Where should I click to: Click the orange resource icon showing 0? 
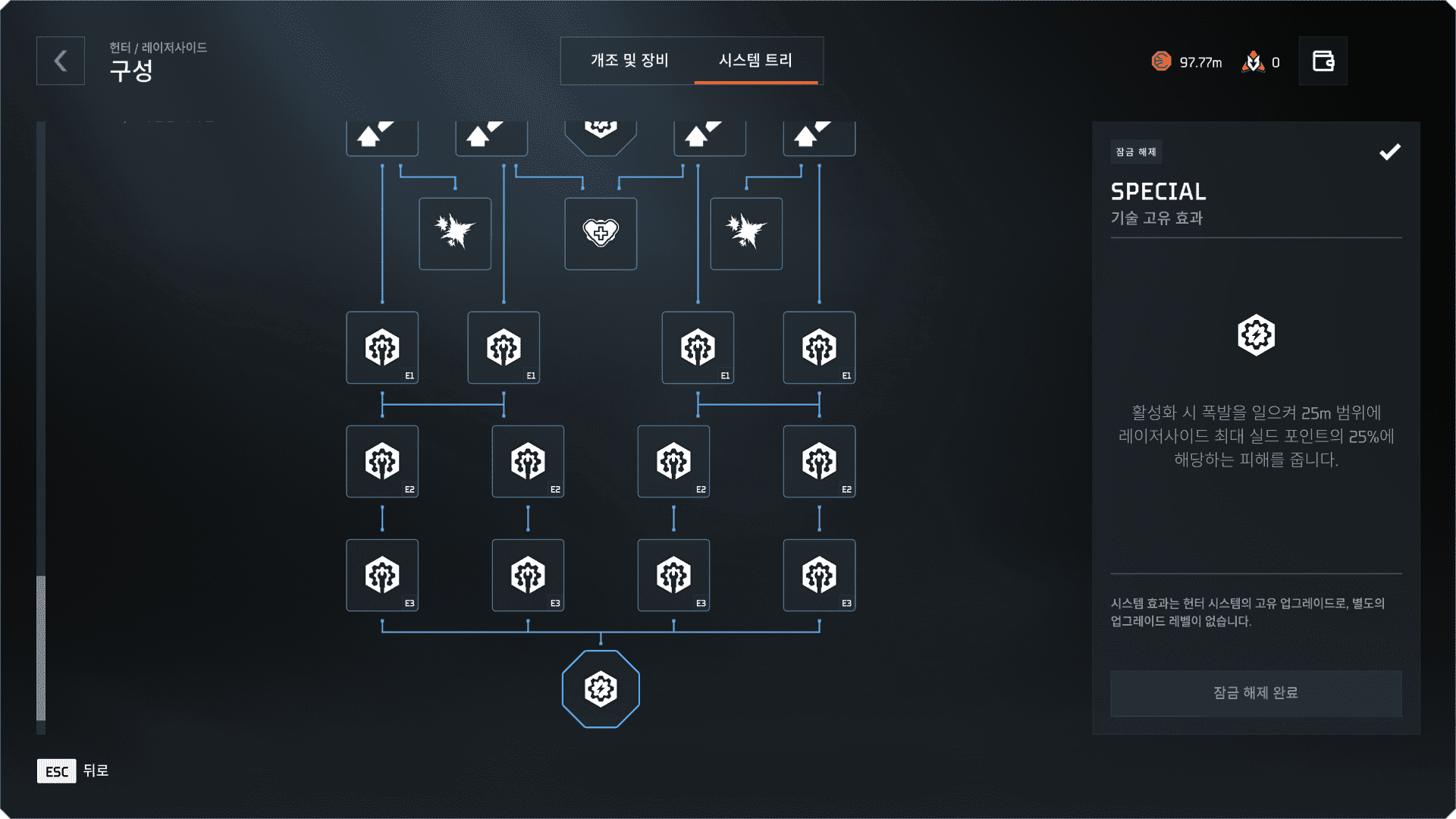(x=1255, y=62)
